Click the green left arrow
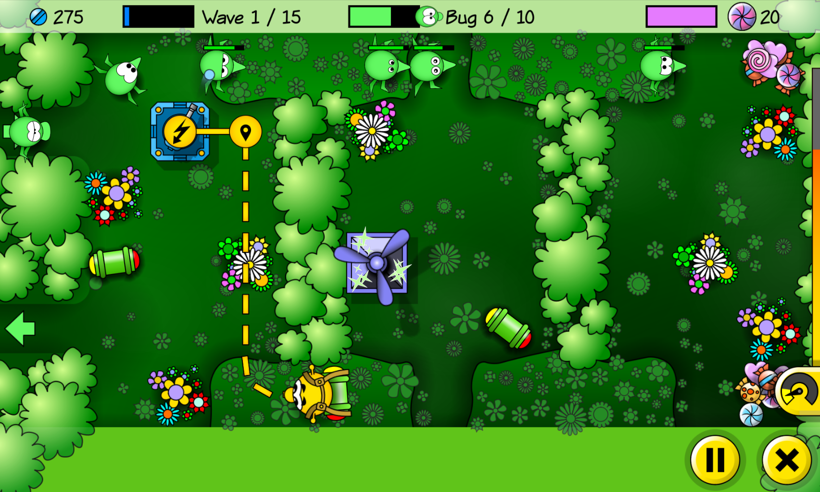Image resolution: width=820 pixels, height=492 pixels. pyautogui.click(x=19, y=328)
